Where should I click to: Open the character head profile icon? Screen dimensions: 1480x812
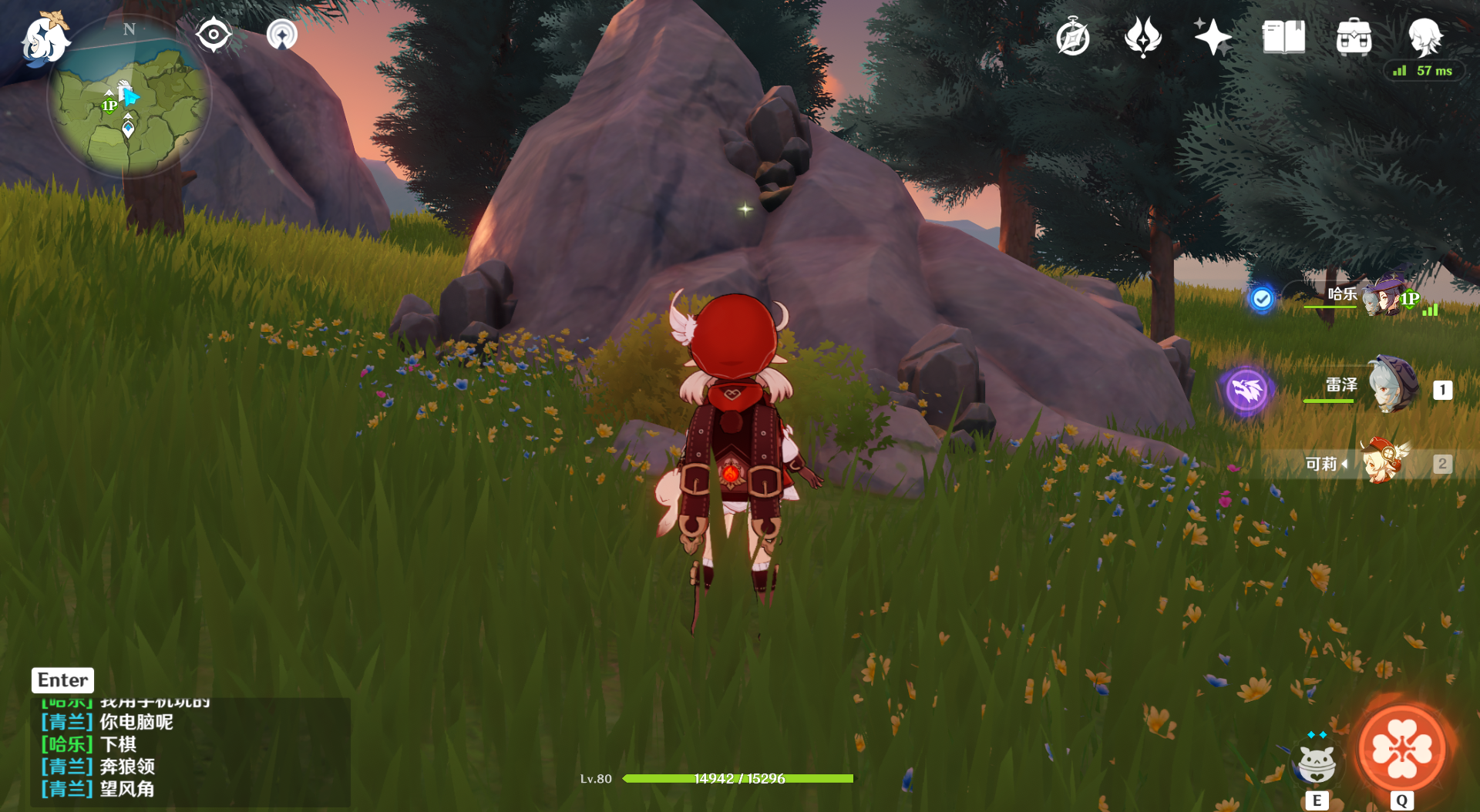click(x=1424, y=35)
